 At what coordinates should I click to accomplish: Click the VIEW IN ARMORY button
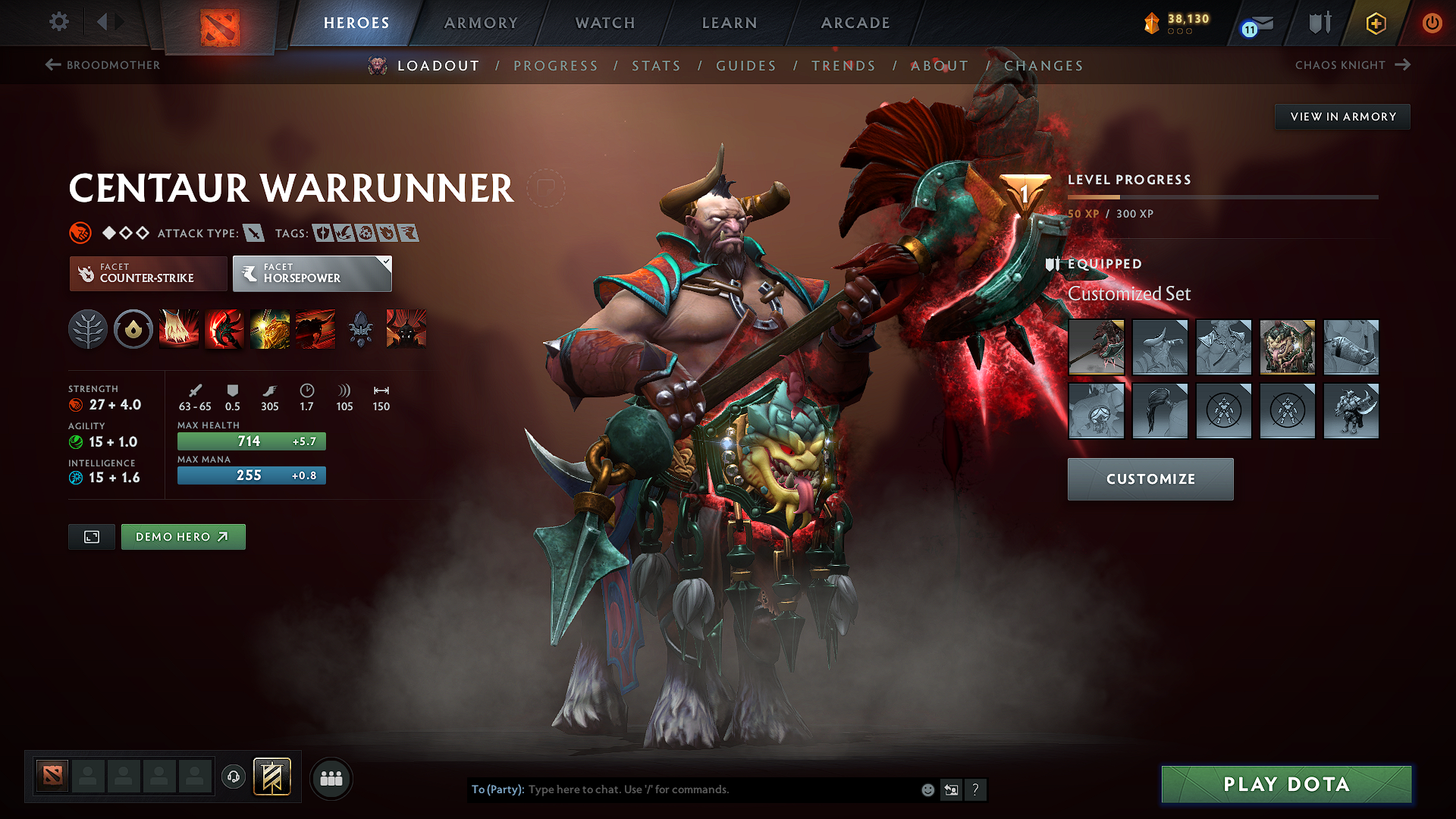(1342, 116)
